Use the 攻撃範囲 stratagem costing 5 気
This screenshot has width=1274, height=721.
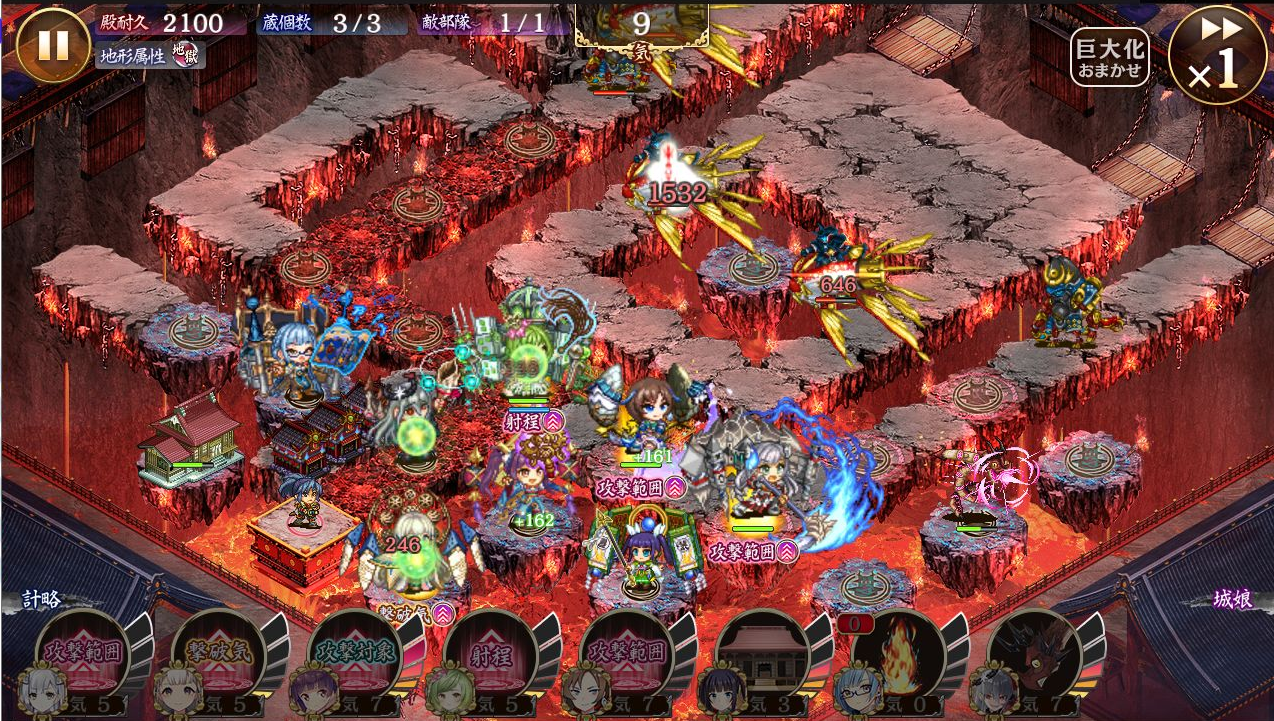click(84, 653)
